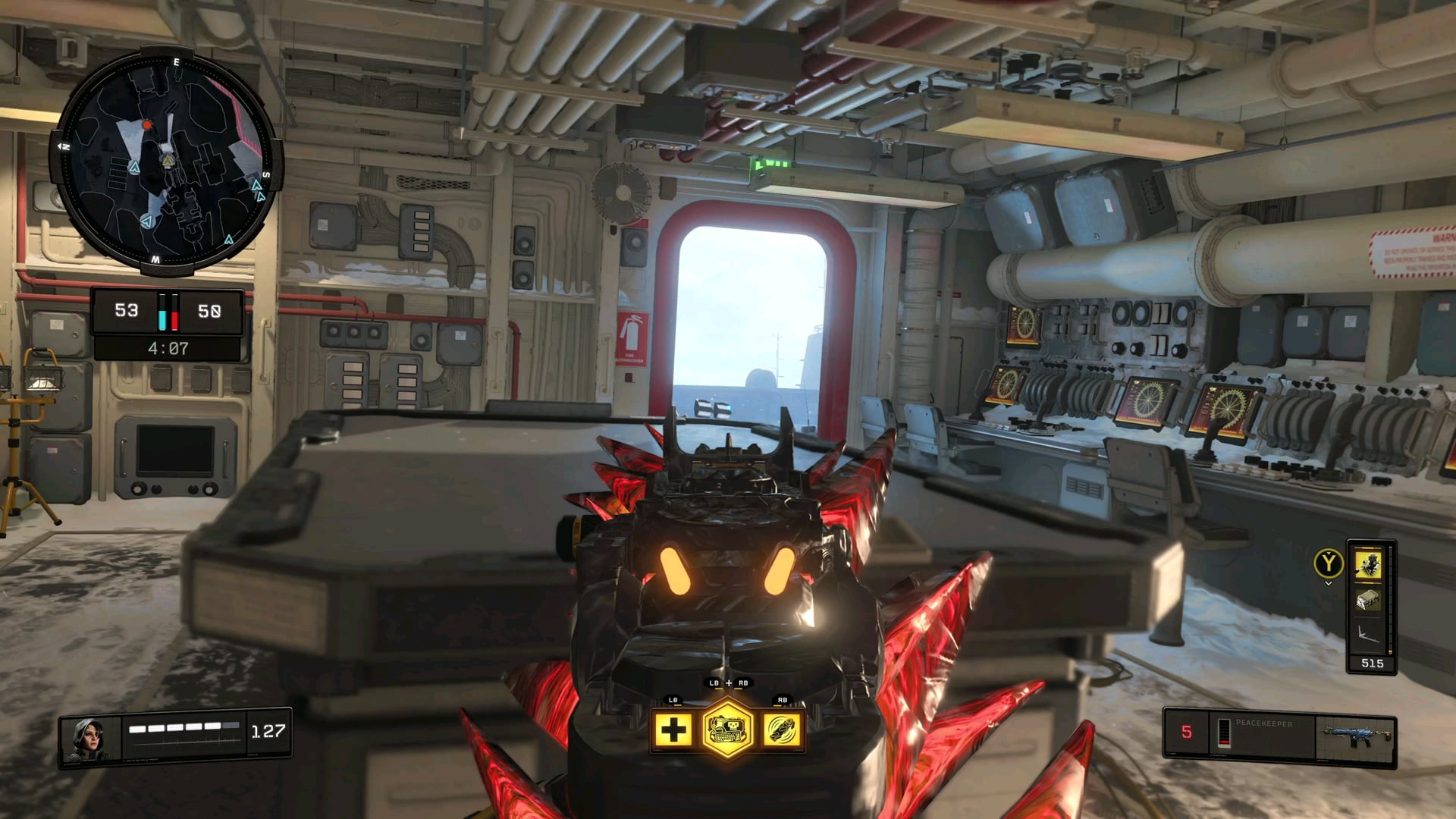1456x819 pixels.
Task: Use the right-hand equipment ability icon
Action: (782, 730)
